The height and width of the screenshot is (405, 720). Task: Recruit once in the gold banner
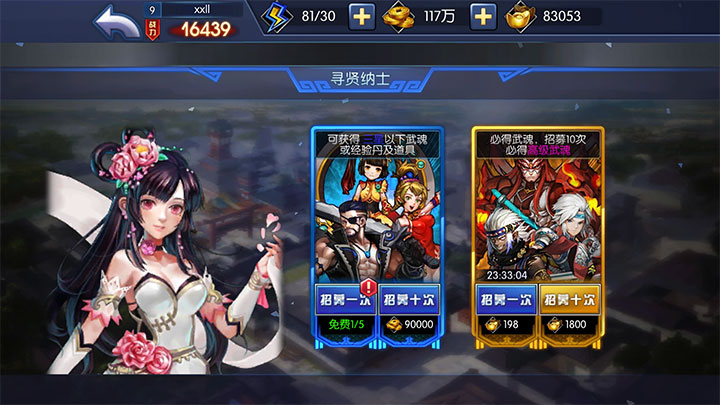point(505,299)
